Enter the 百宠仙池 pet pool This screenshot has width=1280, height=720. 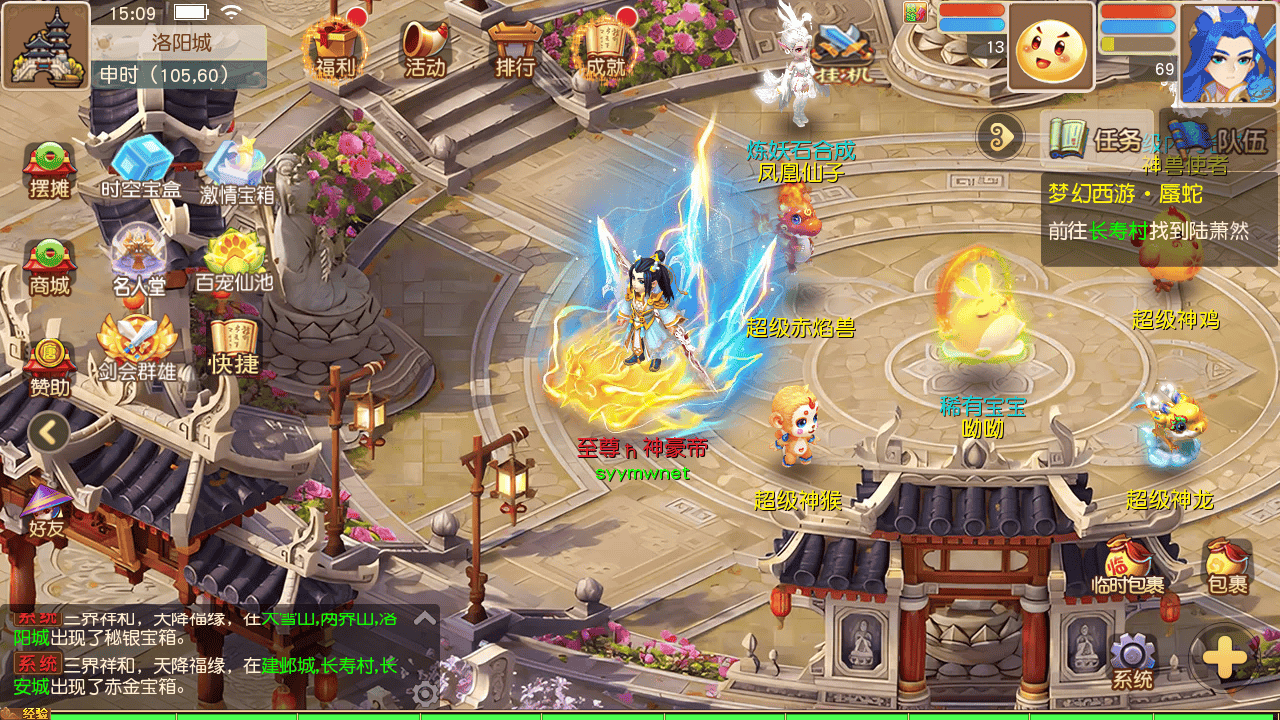(234, 260)
